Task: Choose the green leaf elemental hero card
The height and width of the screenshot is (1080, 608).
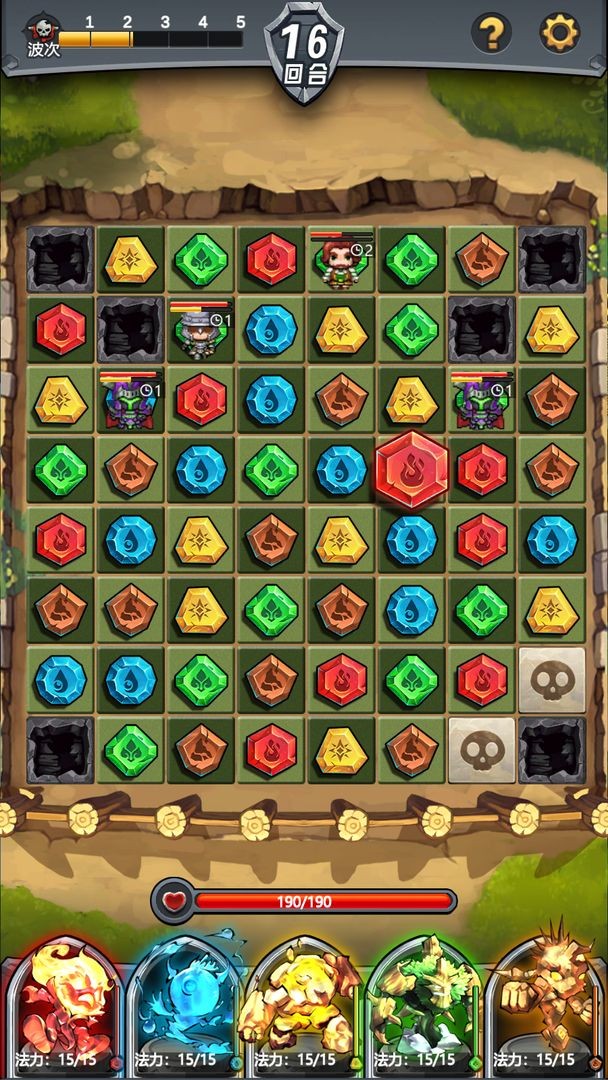Action: 424,1005
